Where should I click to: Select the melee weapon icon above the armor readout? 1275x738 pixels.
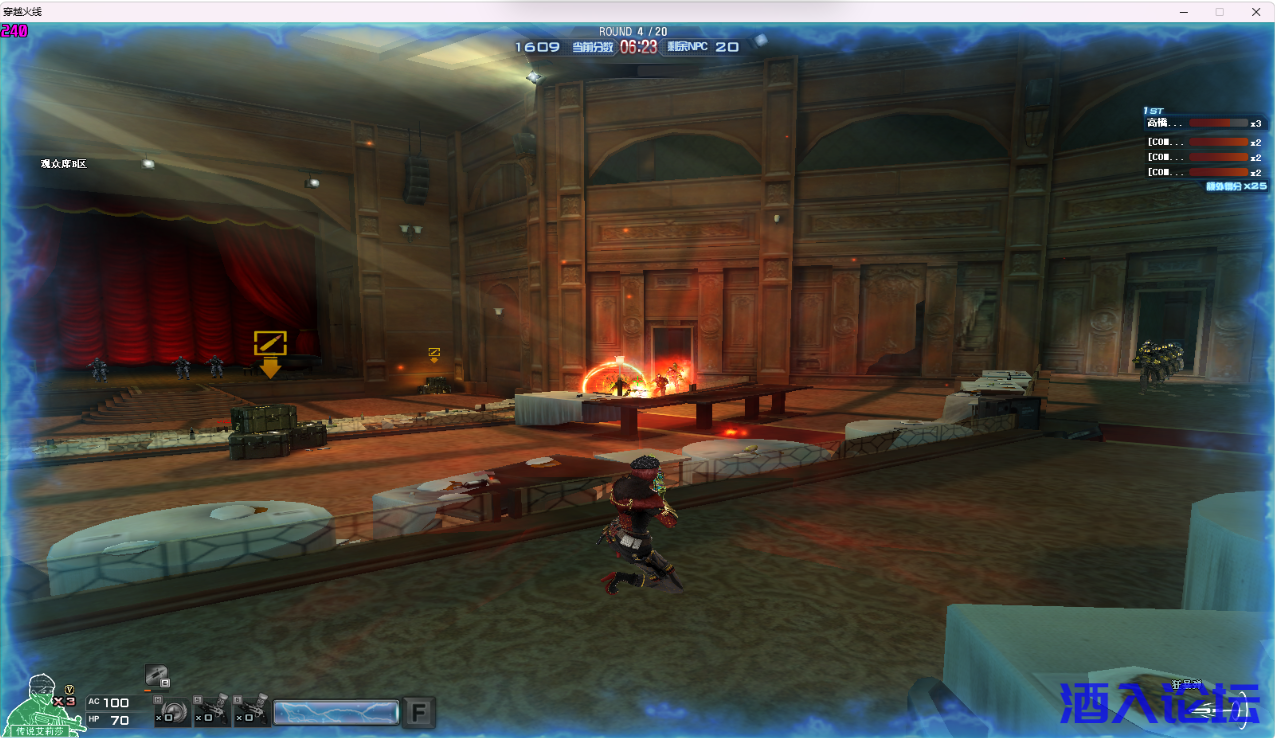156,675
